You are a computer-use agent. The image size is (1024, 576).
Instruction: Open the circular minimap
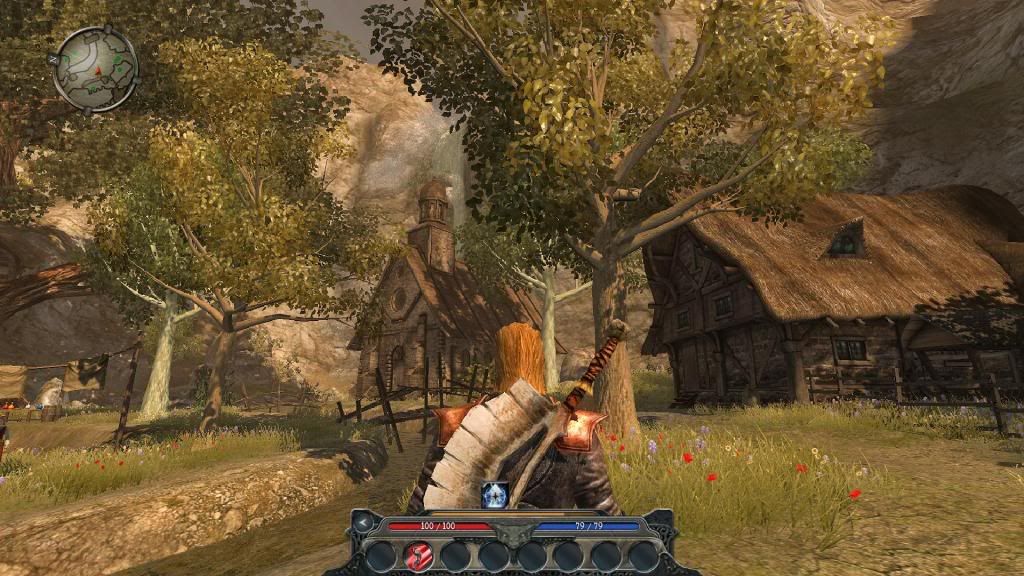click(95, 68)
